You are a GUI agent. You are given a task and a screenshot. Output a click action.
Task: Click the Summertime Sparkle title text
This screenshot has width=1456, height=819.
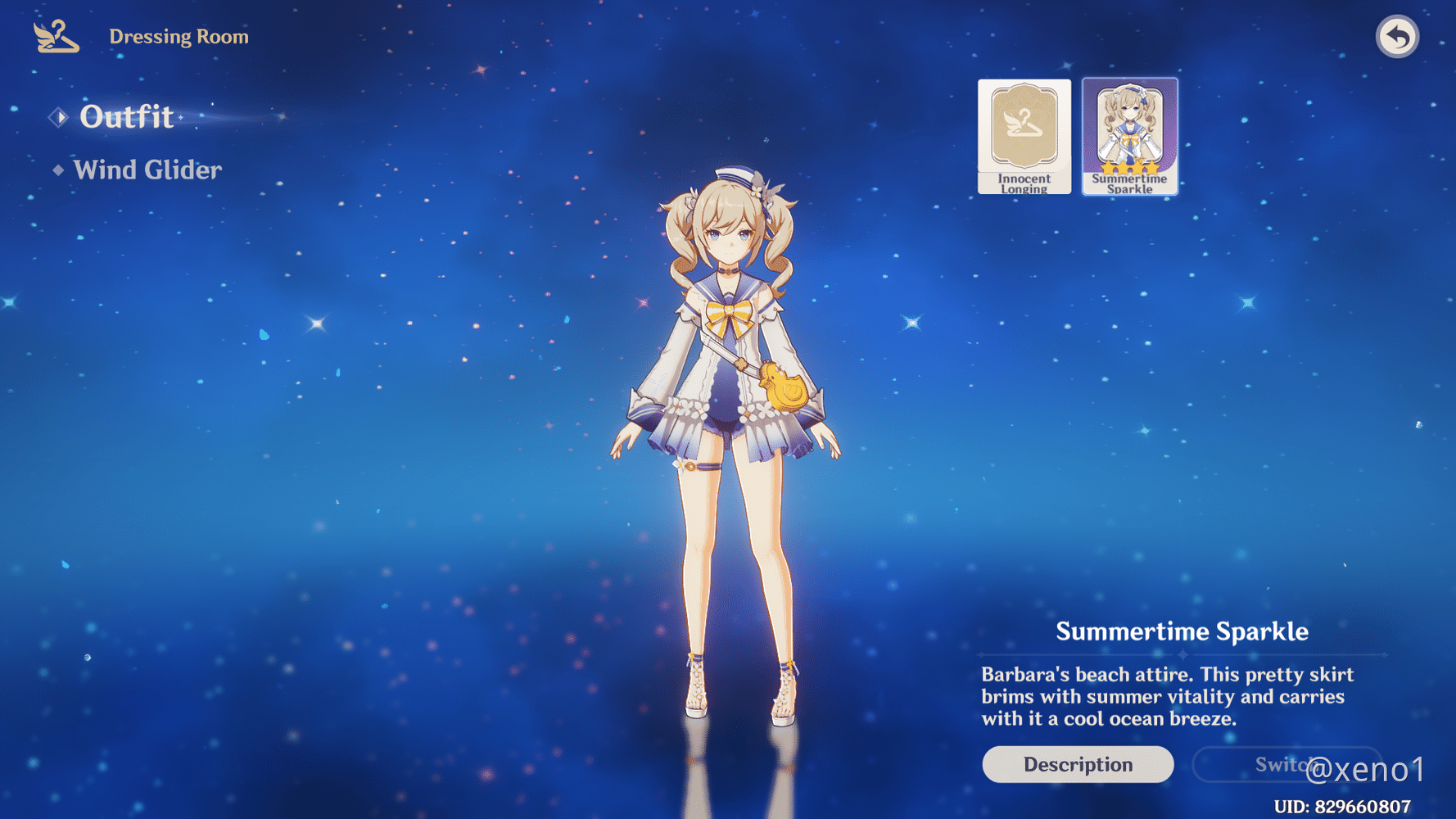pos(1182,631)
